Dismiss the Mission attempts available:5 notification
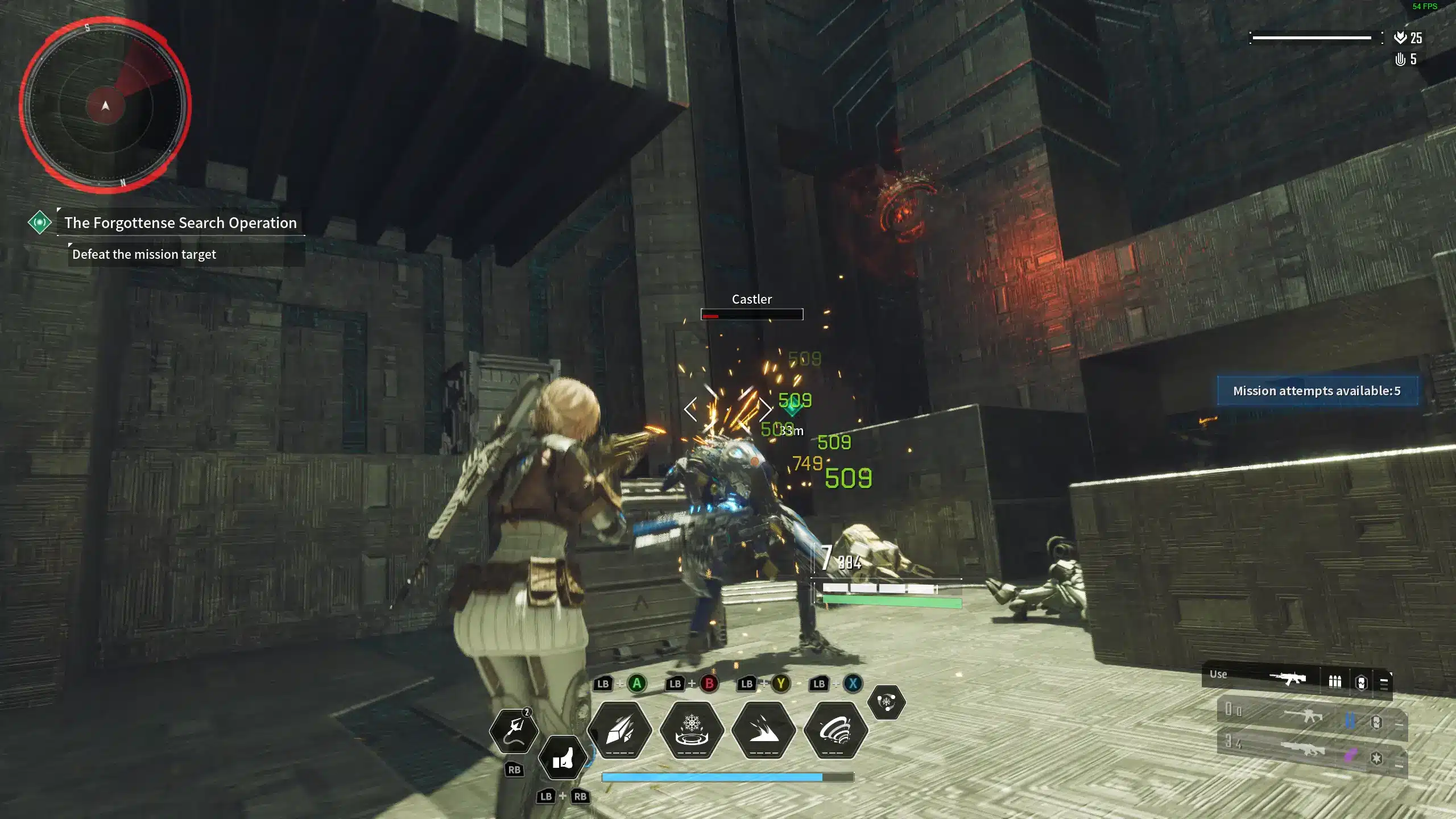Screen dimensions: 1456x819 1316,391
